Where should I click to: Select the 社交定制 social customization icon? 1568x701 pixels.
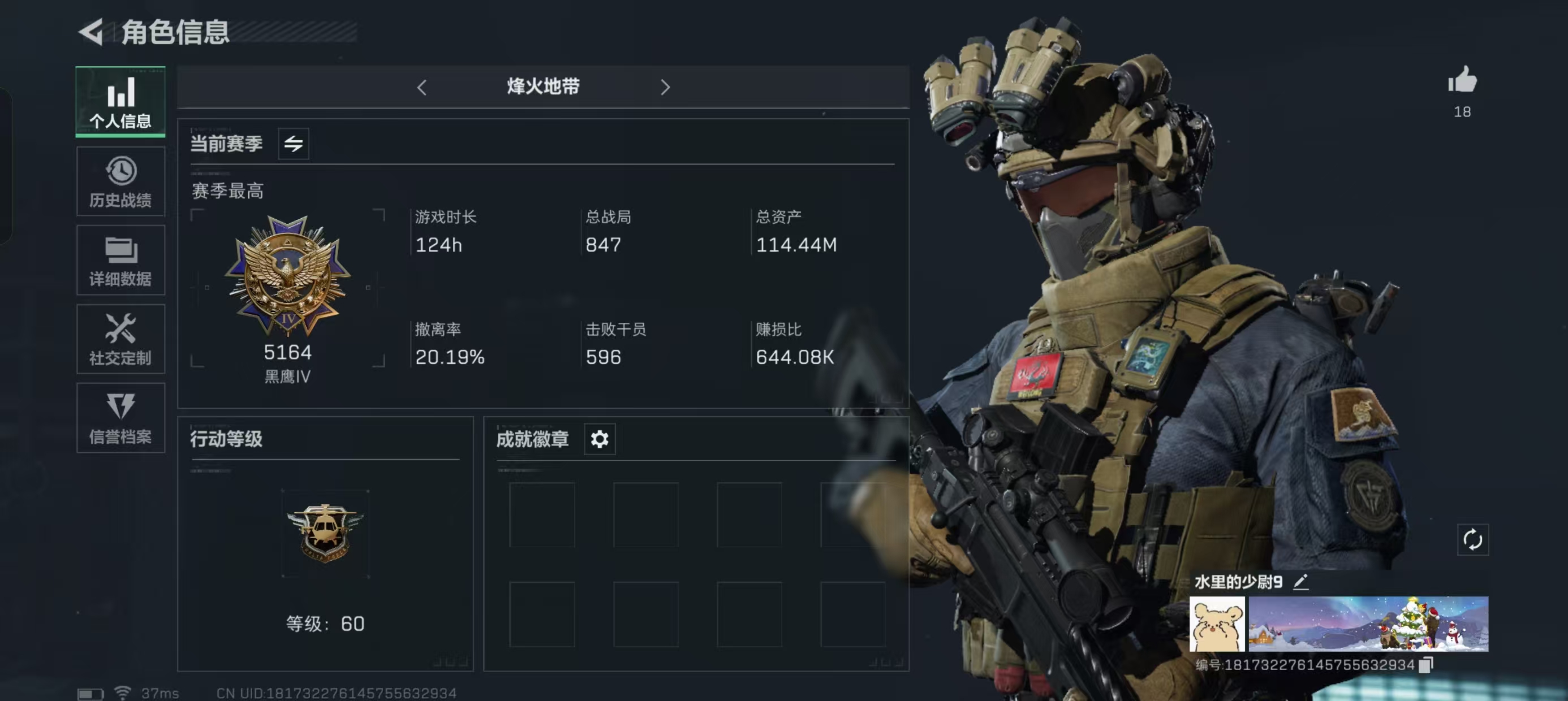120,339
